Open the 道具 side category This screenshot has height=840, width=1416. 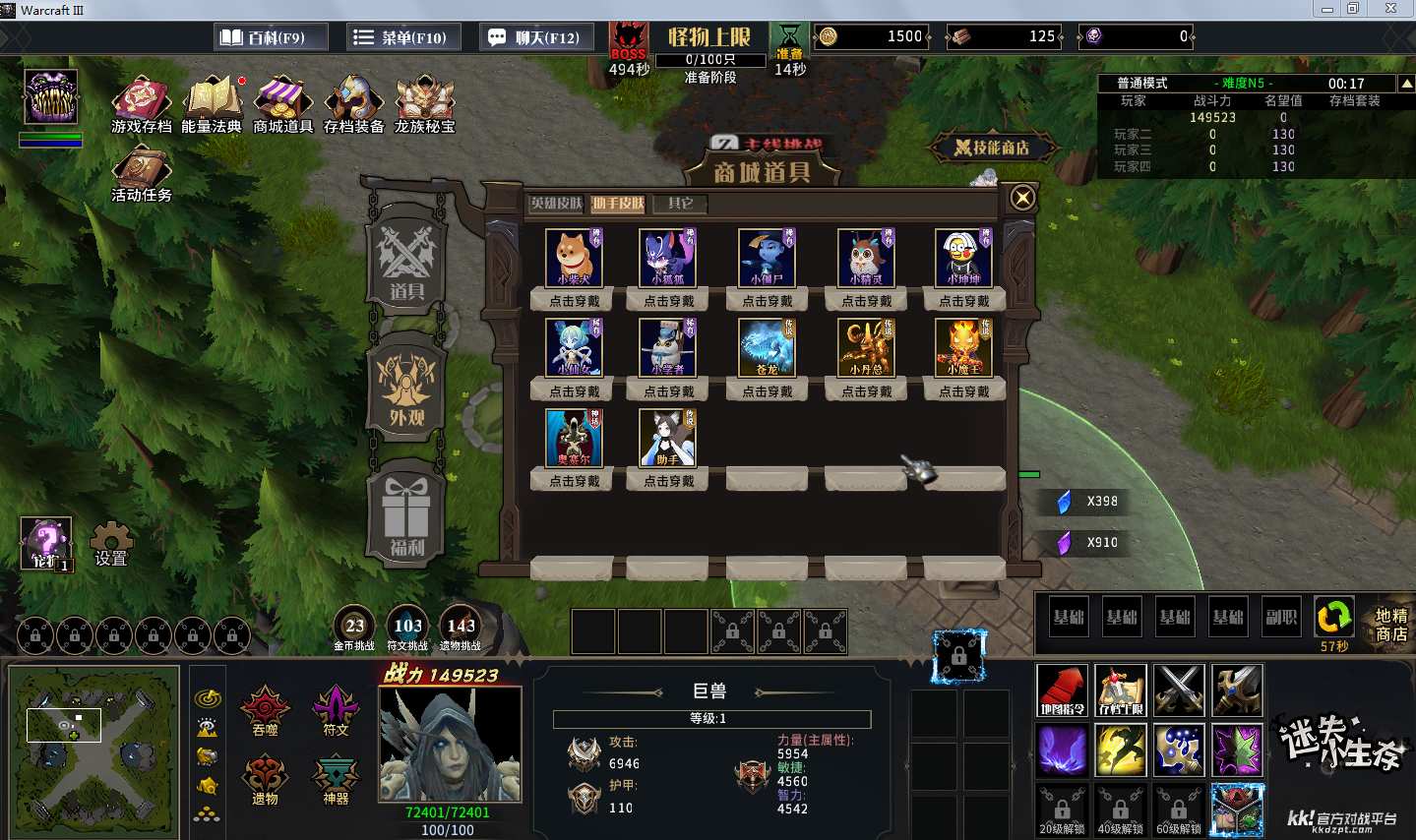406,260
